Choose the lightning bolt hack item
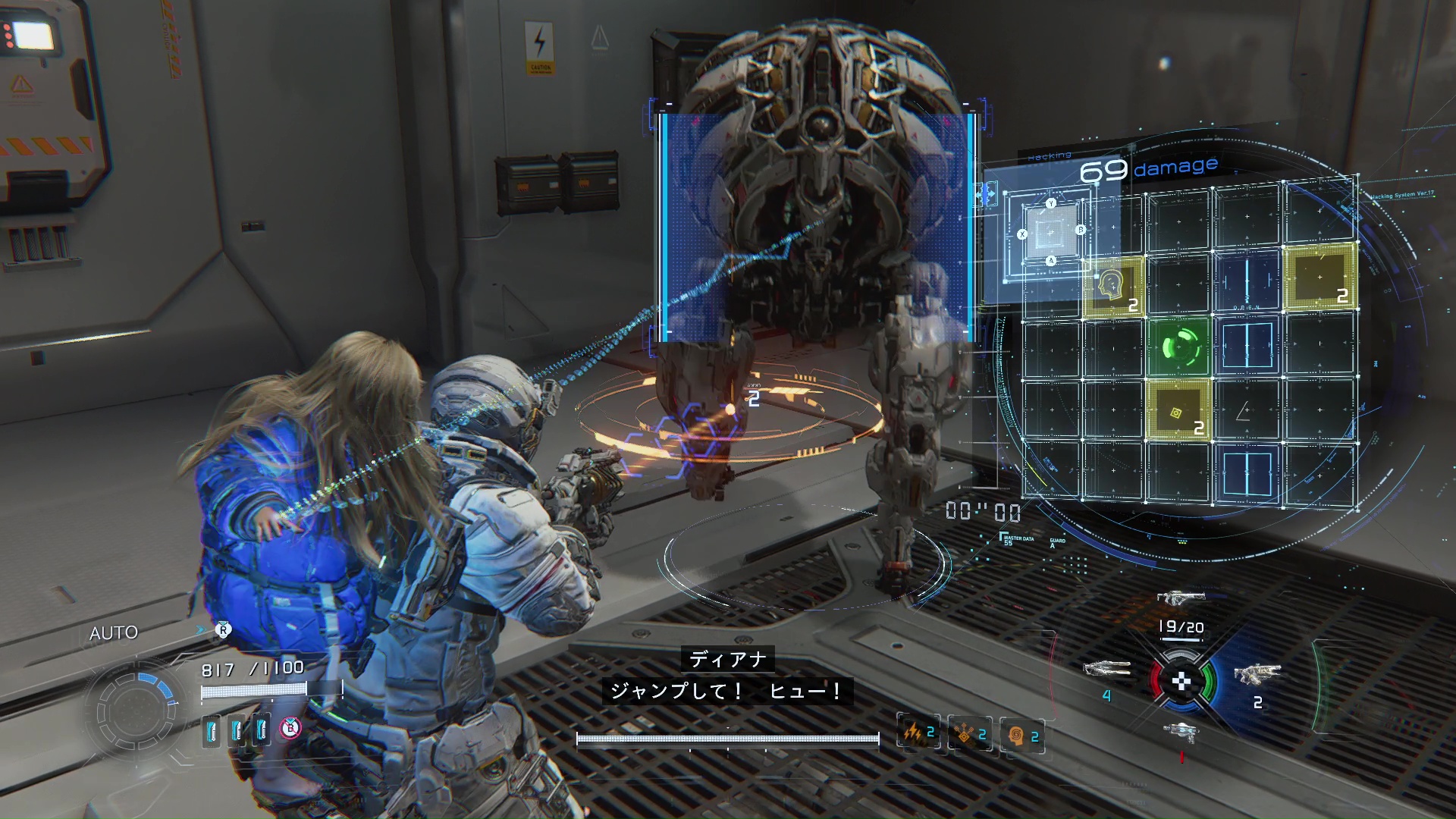The width and height of the screenshot is (1456, 819). 918,733
